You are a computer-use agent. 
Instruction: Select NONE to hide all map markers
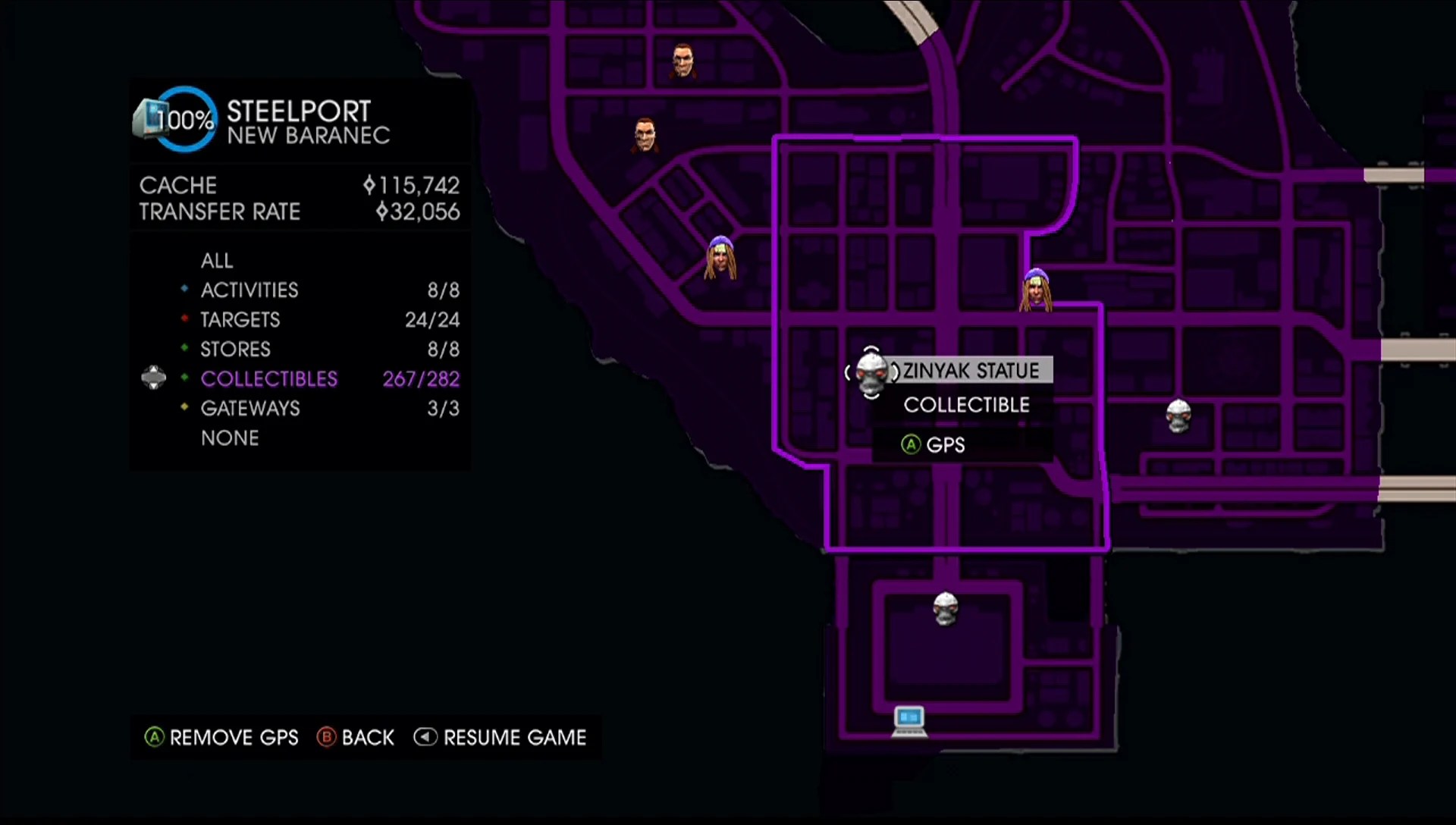tap(230, 438)
